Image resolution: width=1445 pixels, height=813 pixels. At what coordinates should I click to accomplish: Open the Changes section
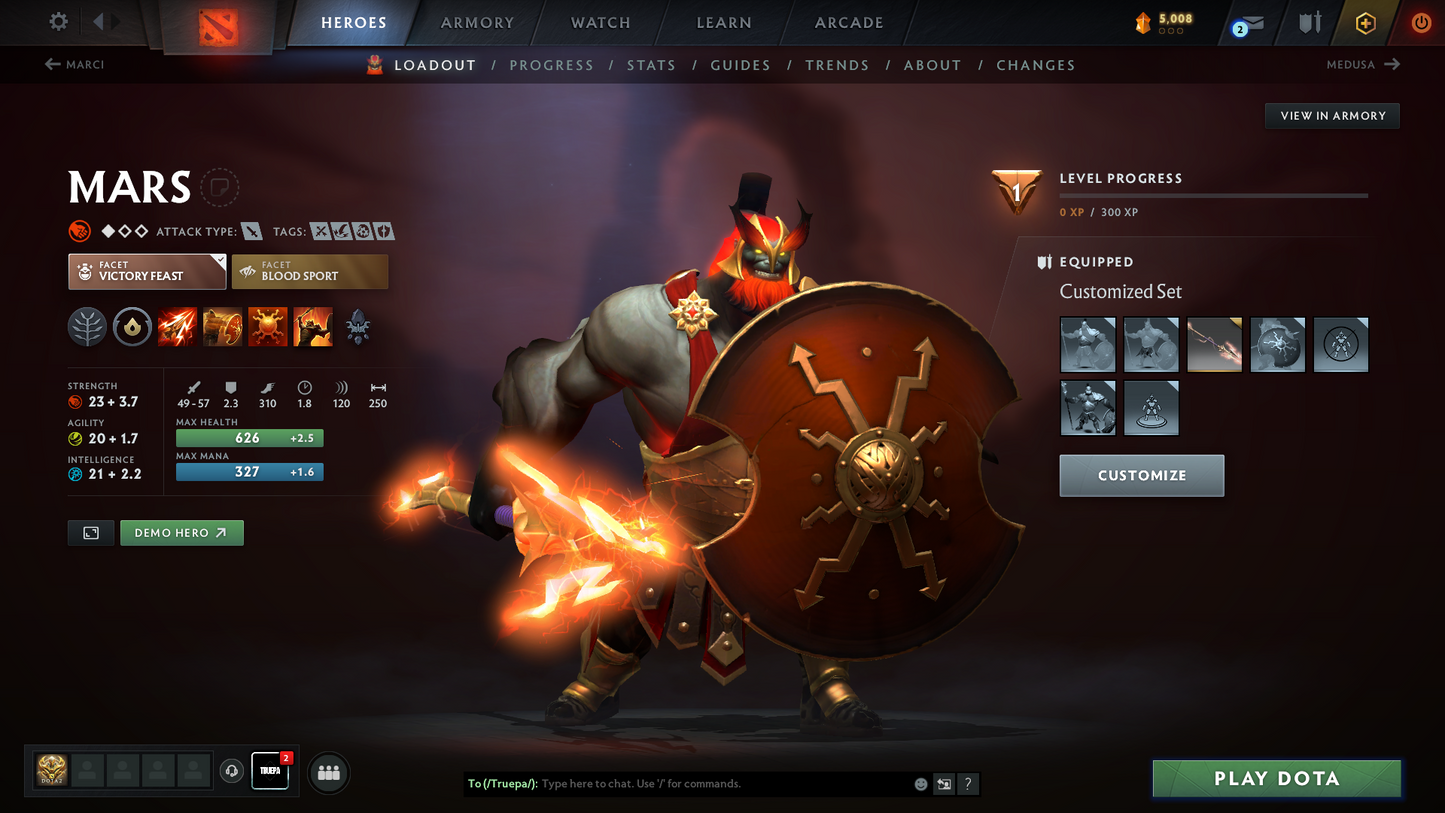pyautogui.click(x=1035, y=65)
